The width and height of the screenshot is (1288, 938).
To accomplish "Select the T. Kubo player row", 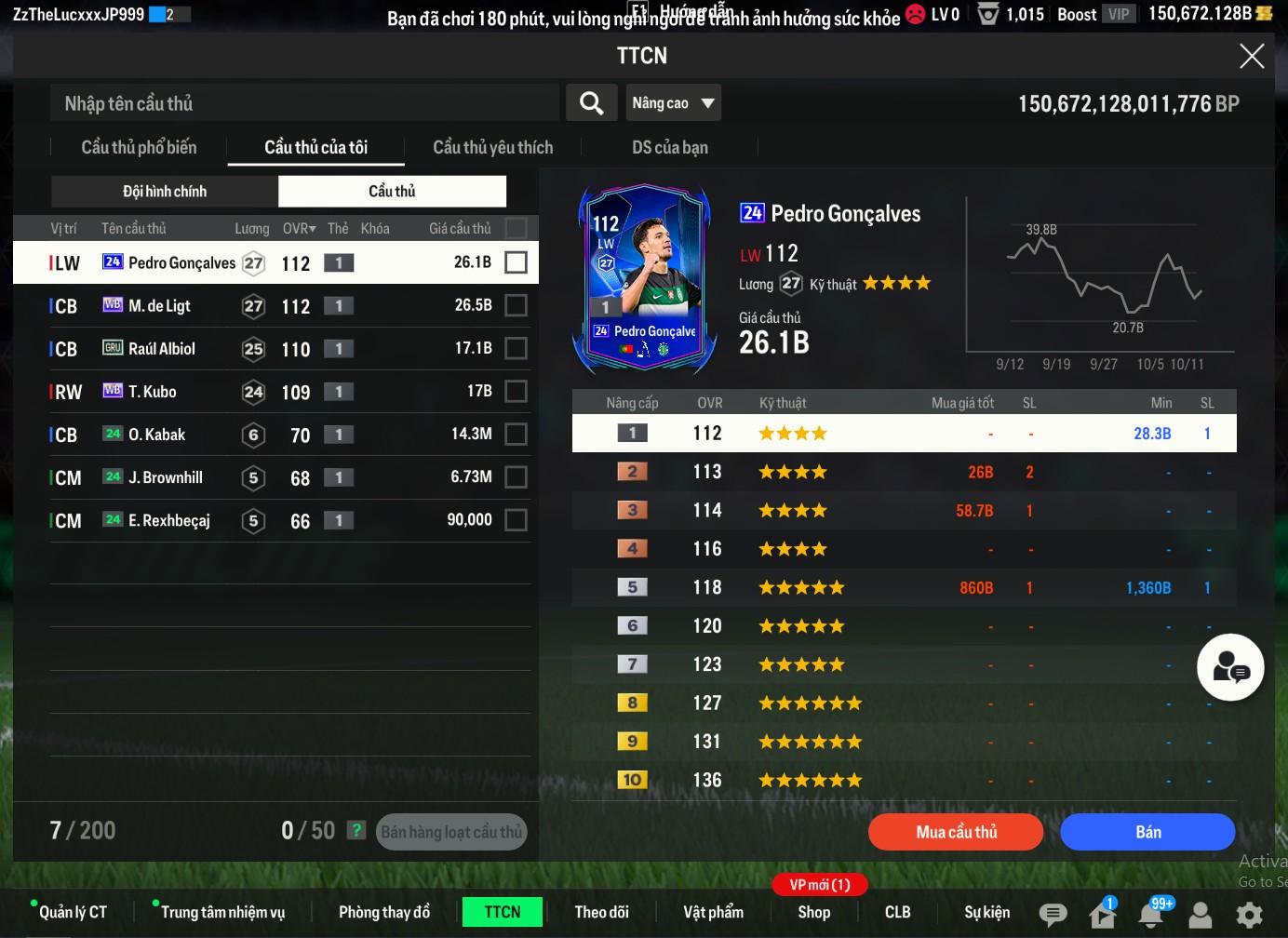I will 270,392.
